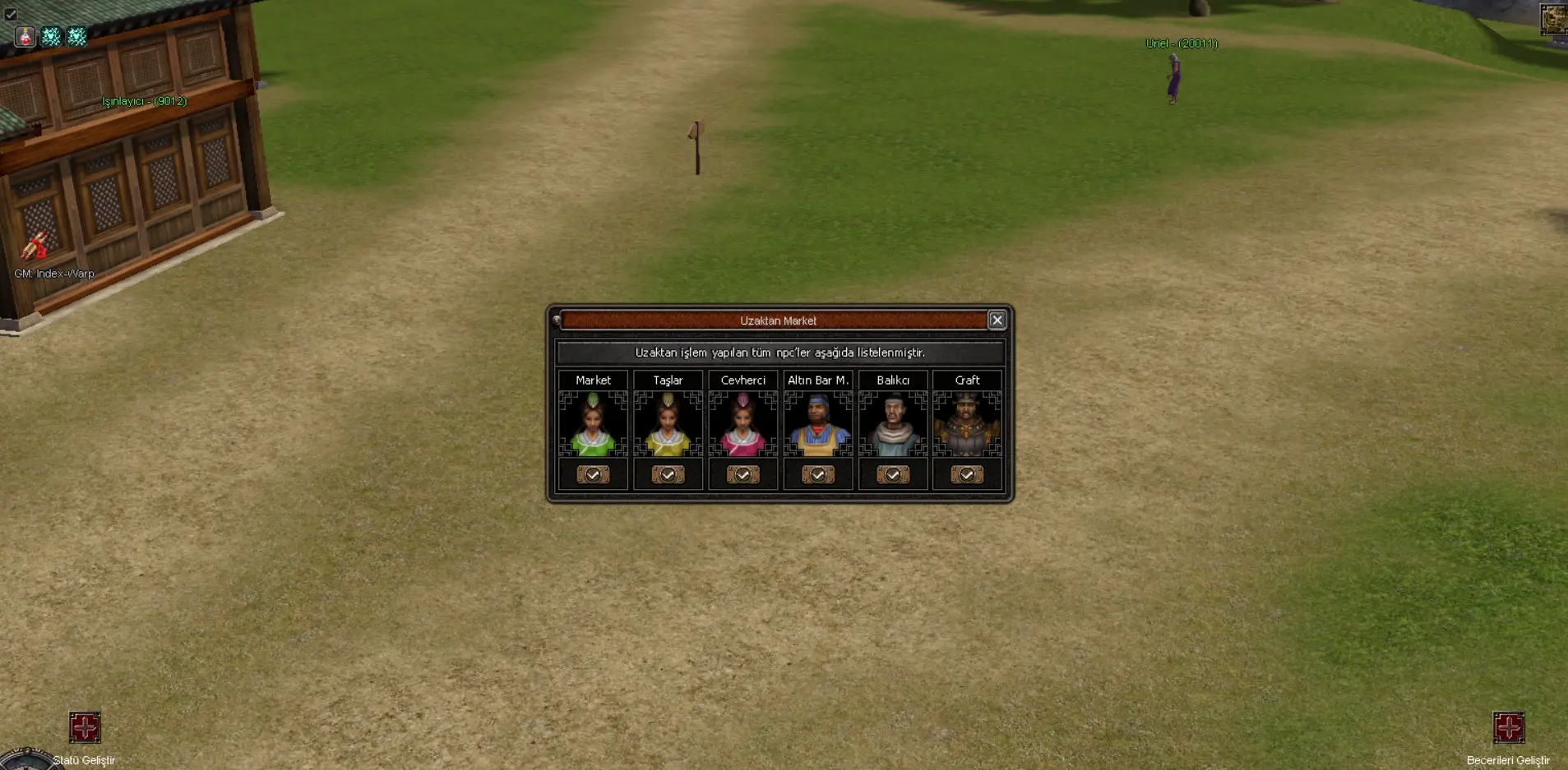
Task: Select the Balıkçı fisherman portrait
Action: [892, 424]
